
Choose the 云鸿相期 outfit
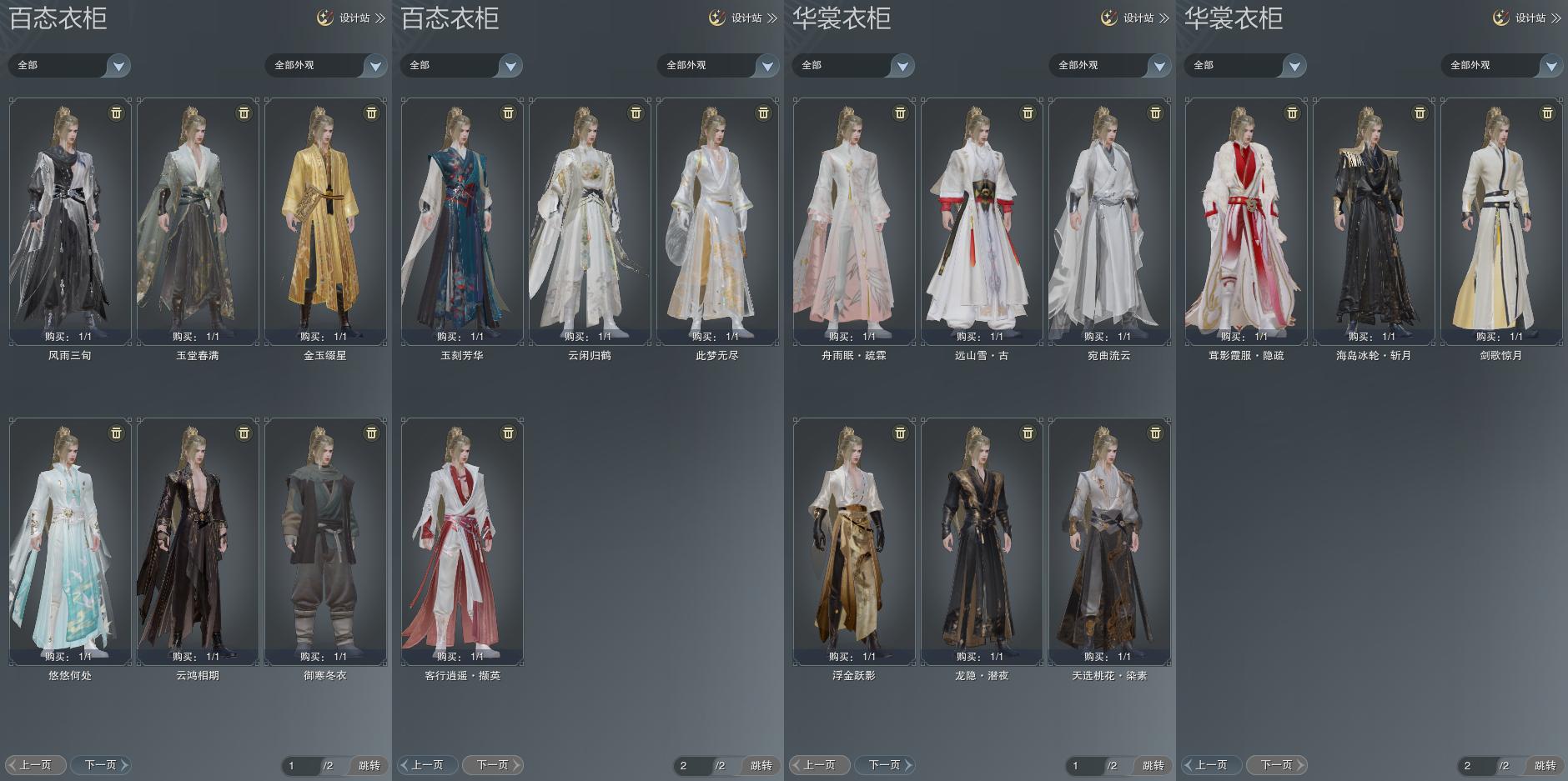(x=198, y=541)
